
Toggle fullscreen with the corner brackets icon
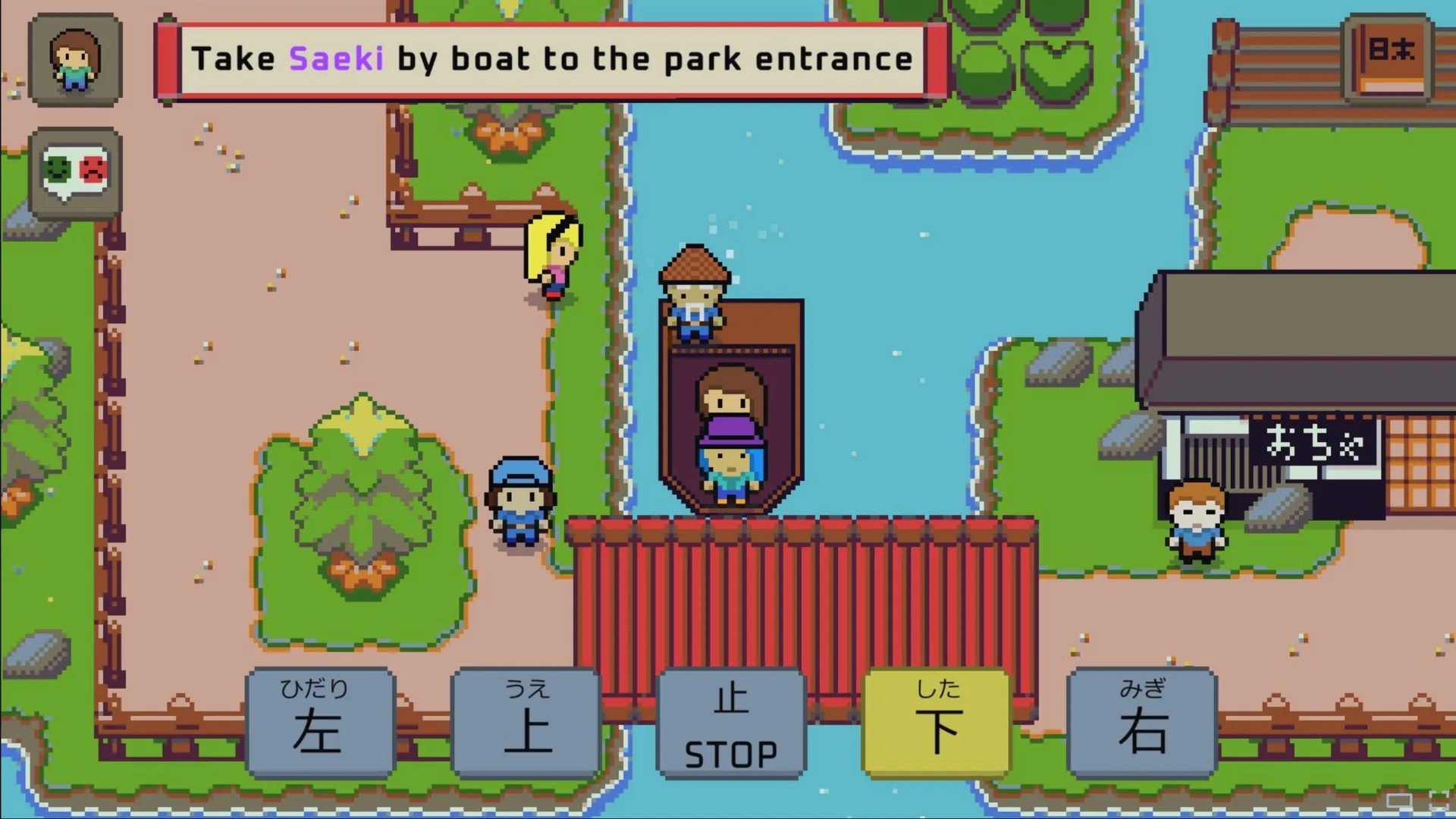point(1438,800)
